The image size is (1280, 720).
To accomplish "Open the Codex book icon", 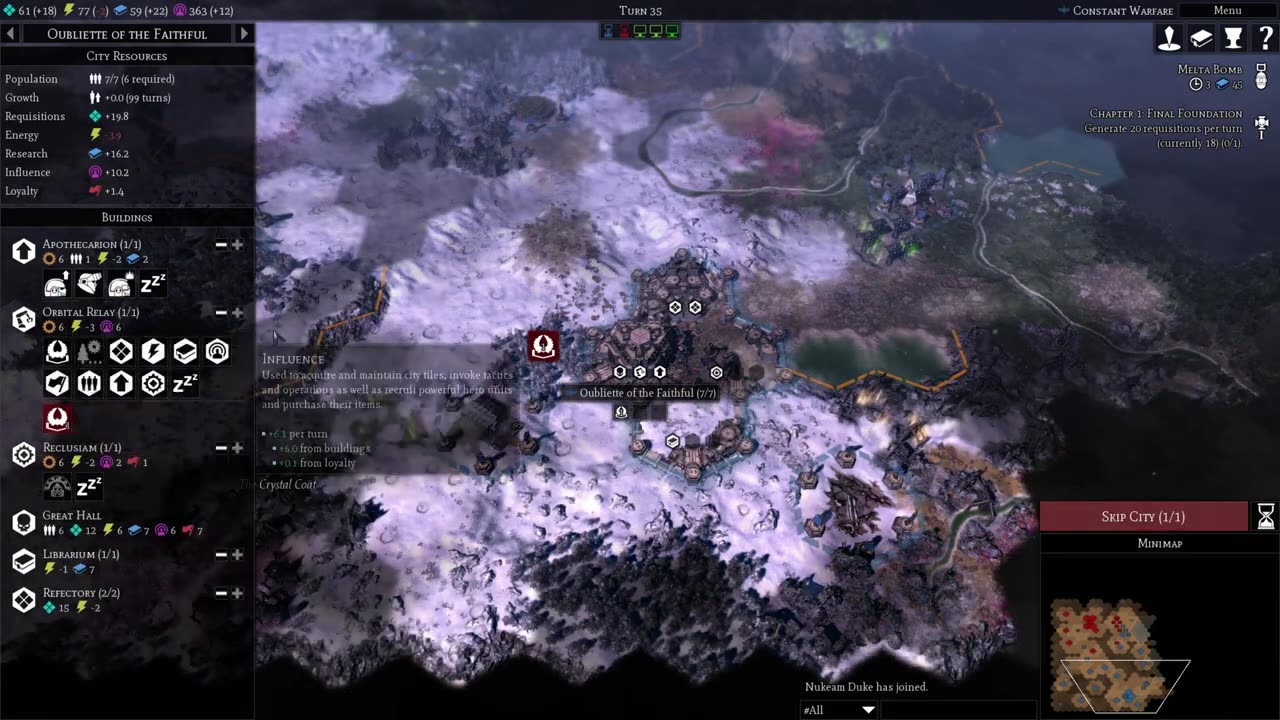I will pyautogui.click(x=1201, y=38).
